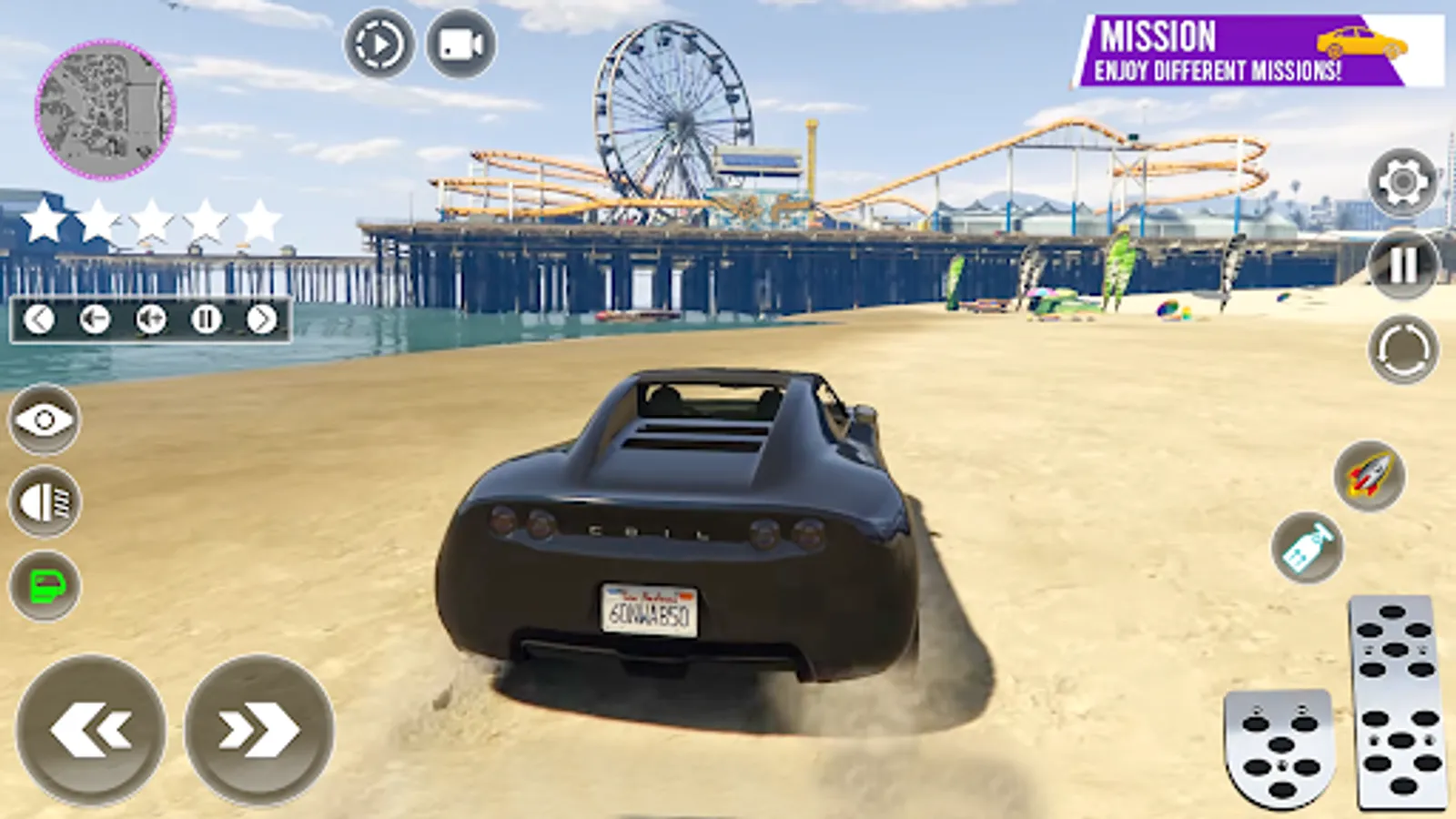The height and width of the screenshot is (819, 1456).
Task: Click the replay play icon at top
Action: click(x=377, y=42)
